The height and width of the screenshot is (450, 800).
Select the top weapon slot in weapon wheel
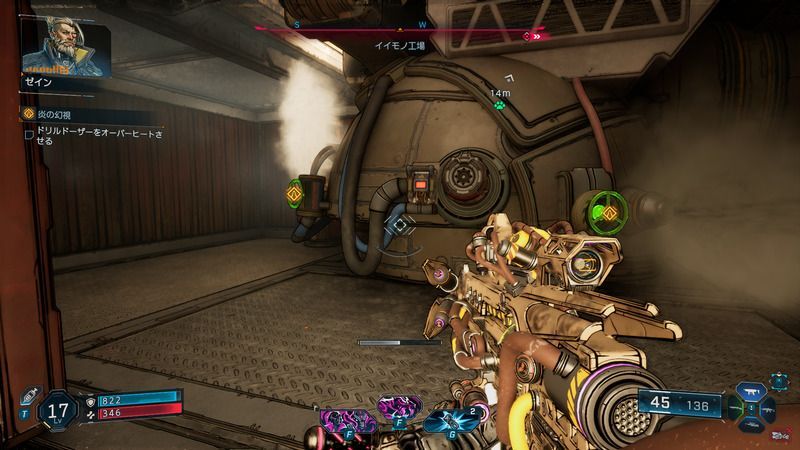(750, 389)
